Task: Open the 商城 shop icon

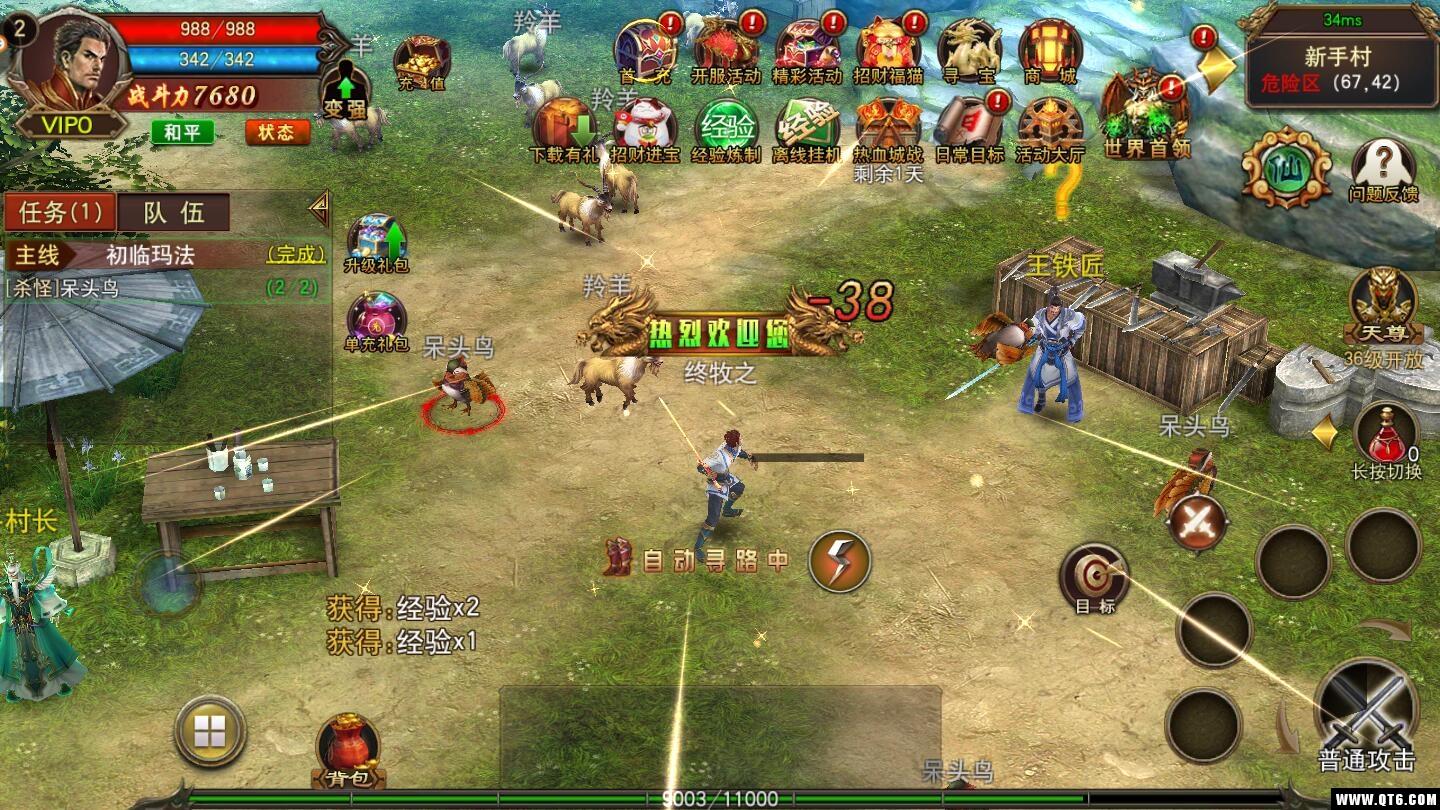Action: [1049, 51]
